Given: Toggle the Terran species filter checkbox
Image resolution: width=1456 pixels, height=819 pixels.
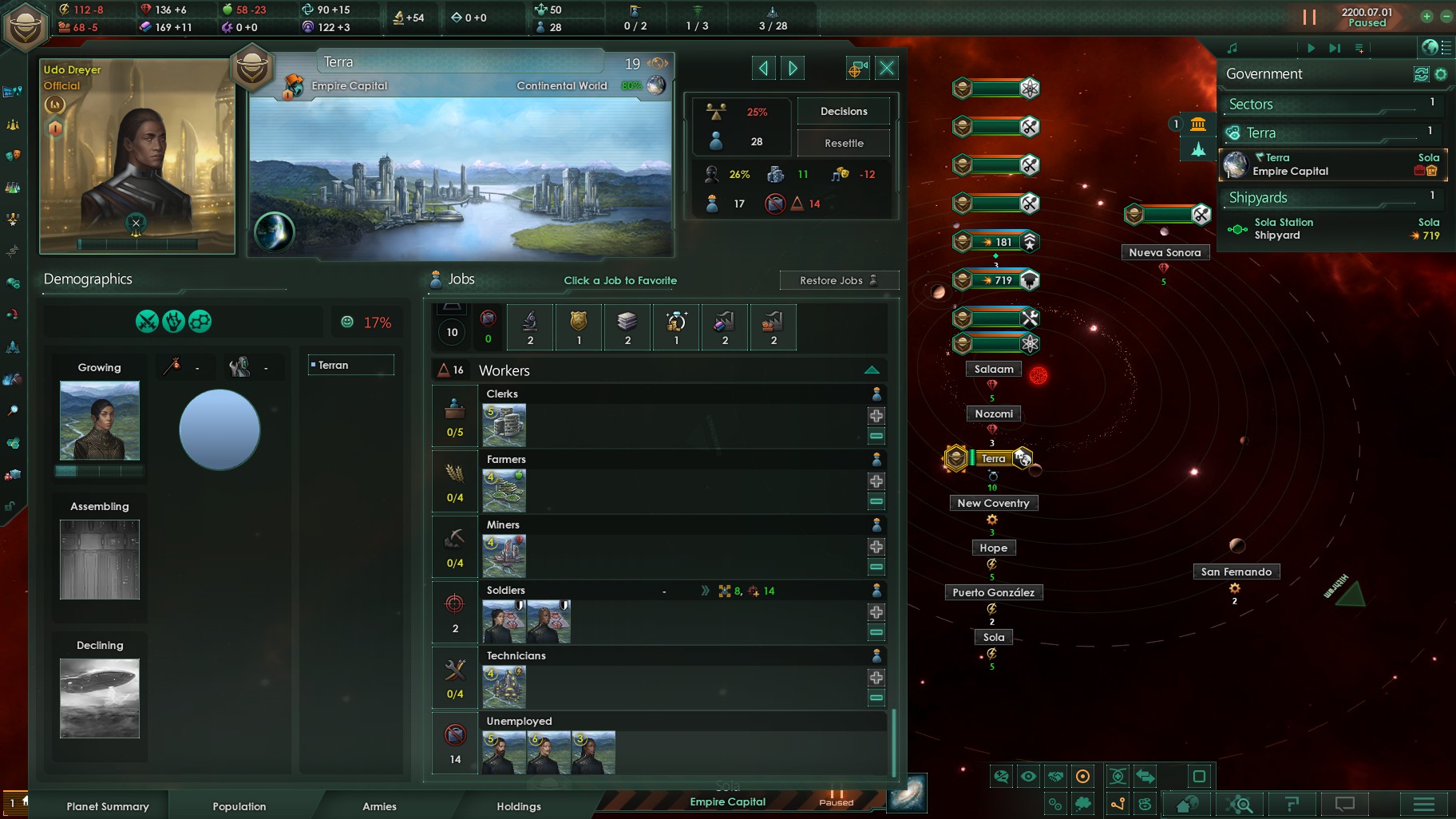Looking at the screenshot, I should coord(312,365).
